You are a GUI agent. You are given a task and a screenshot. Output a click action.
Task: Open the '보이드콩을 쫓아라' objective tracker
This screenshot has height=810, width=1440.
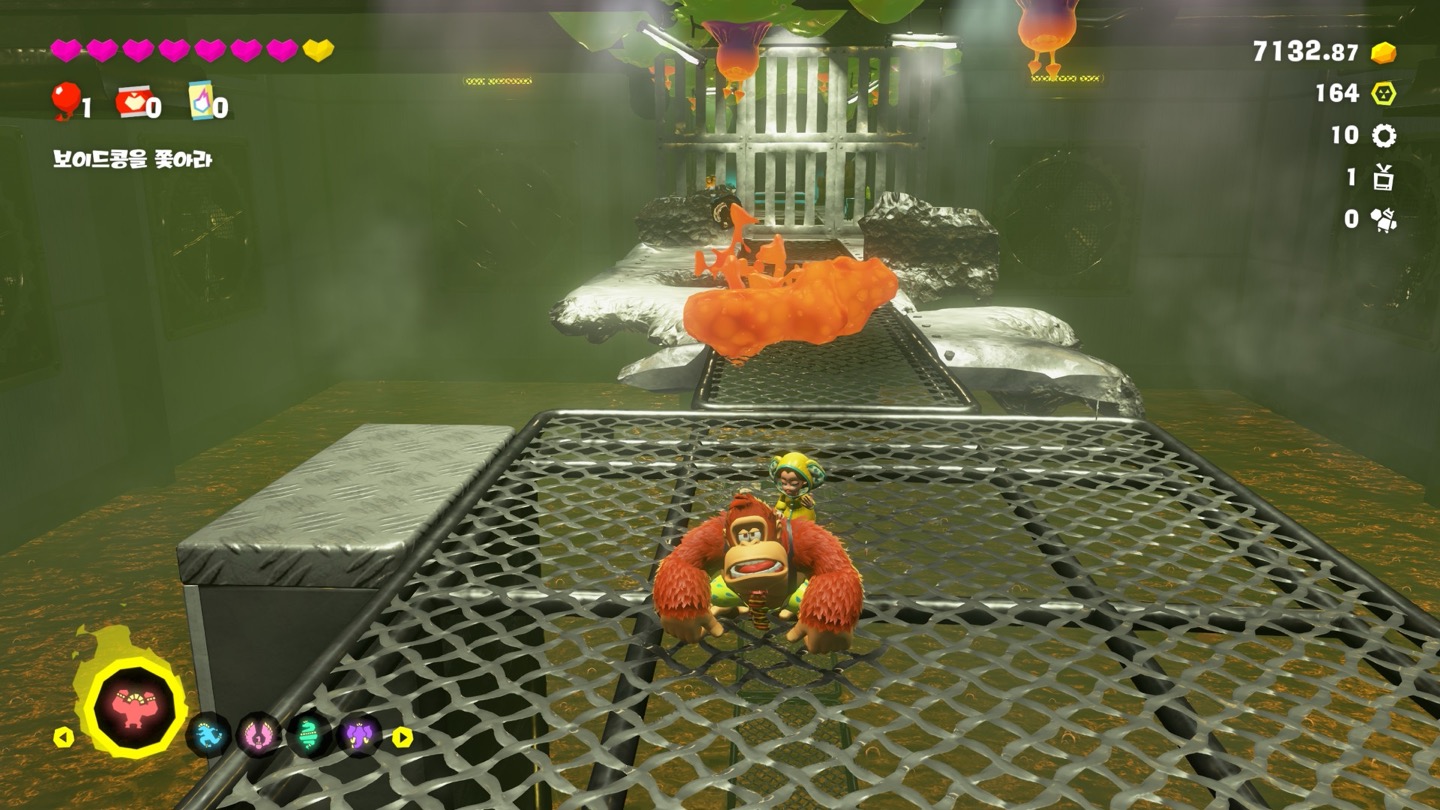(132, 159)
